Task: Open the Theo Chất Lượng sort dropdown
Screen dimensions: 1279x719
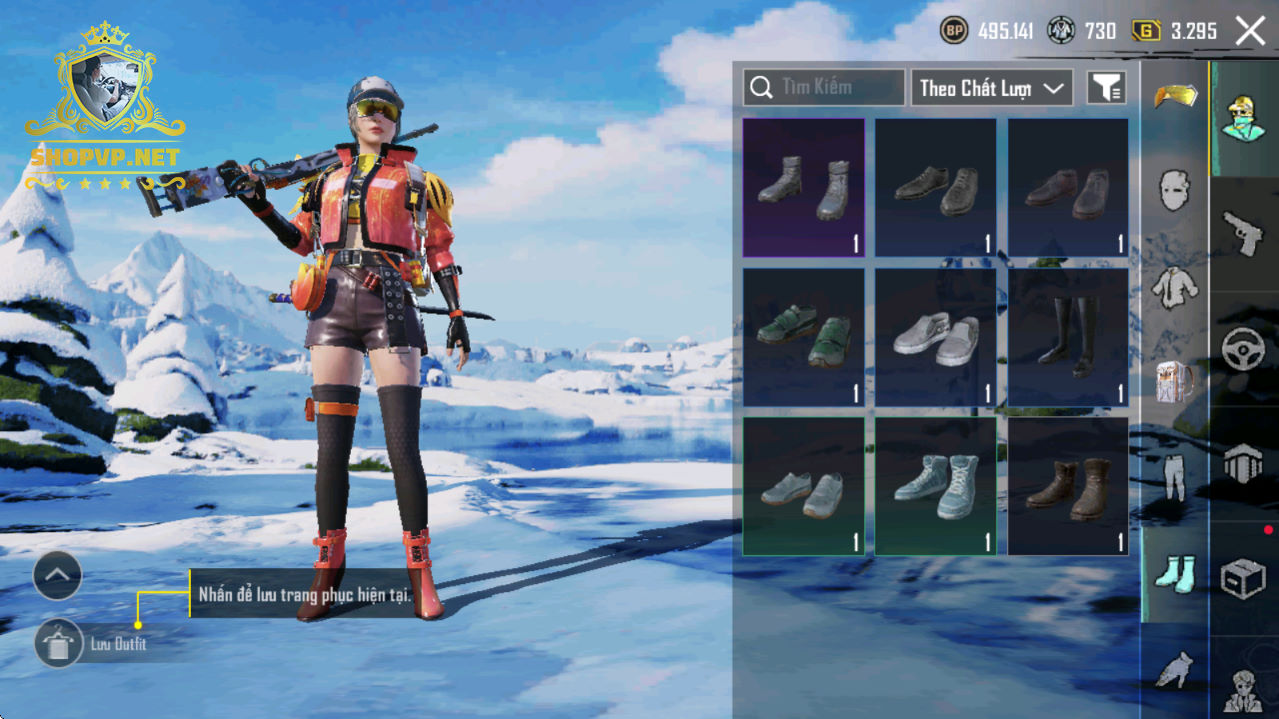Action: (991, 88)
